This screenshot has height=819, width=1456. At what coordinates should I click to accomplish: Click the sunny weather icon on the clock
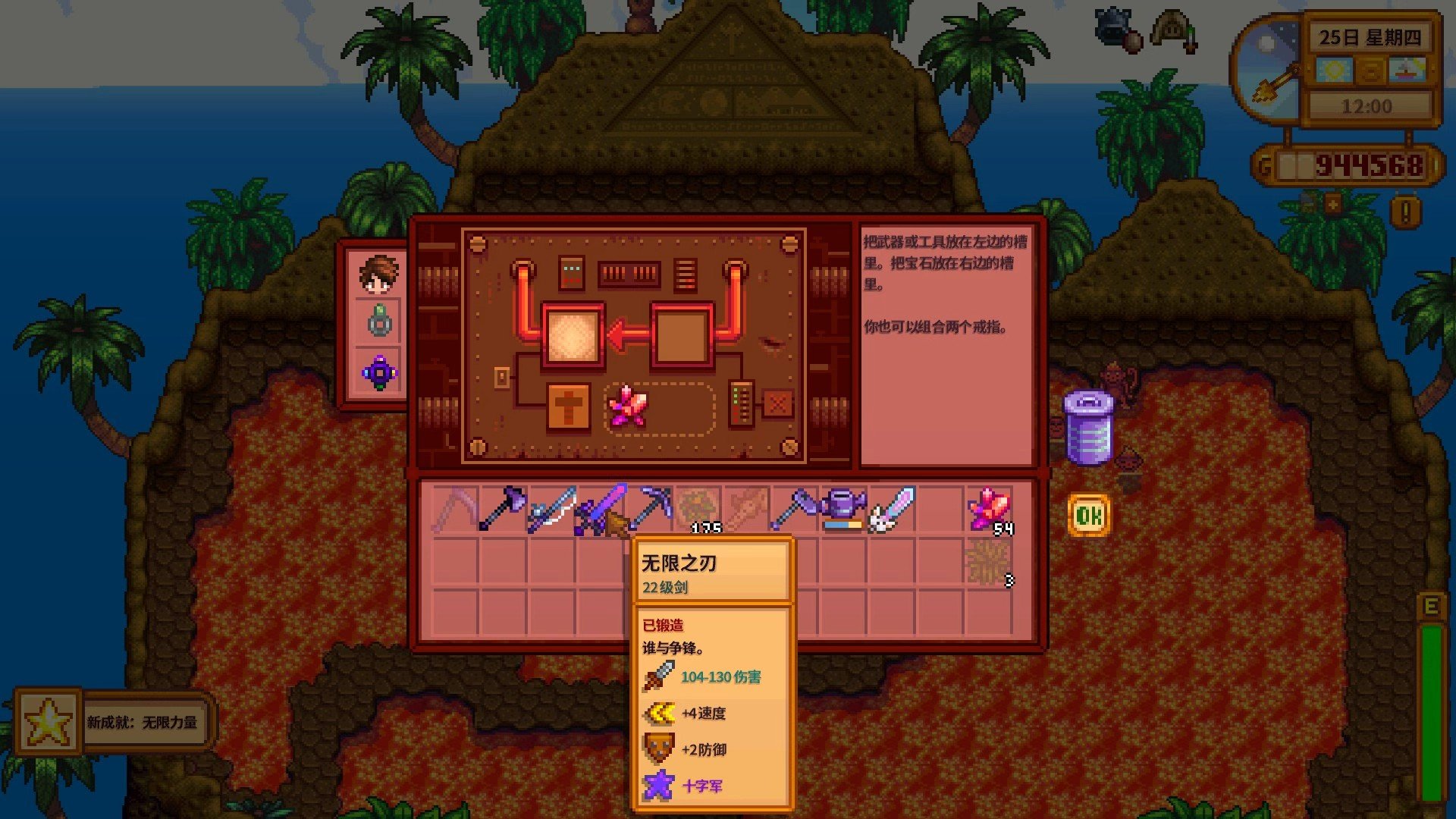[x=1333, y=70]
